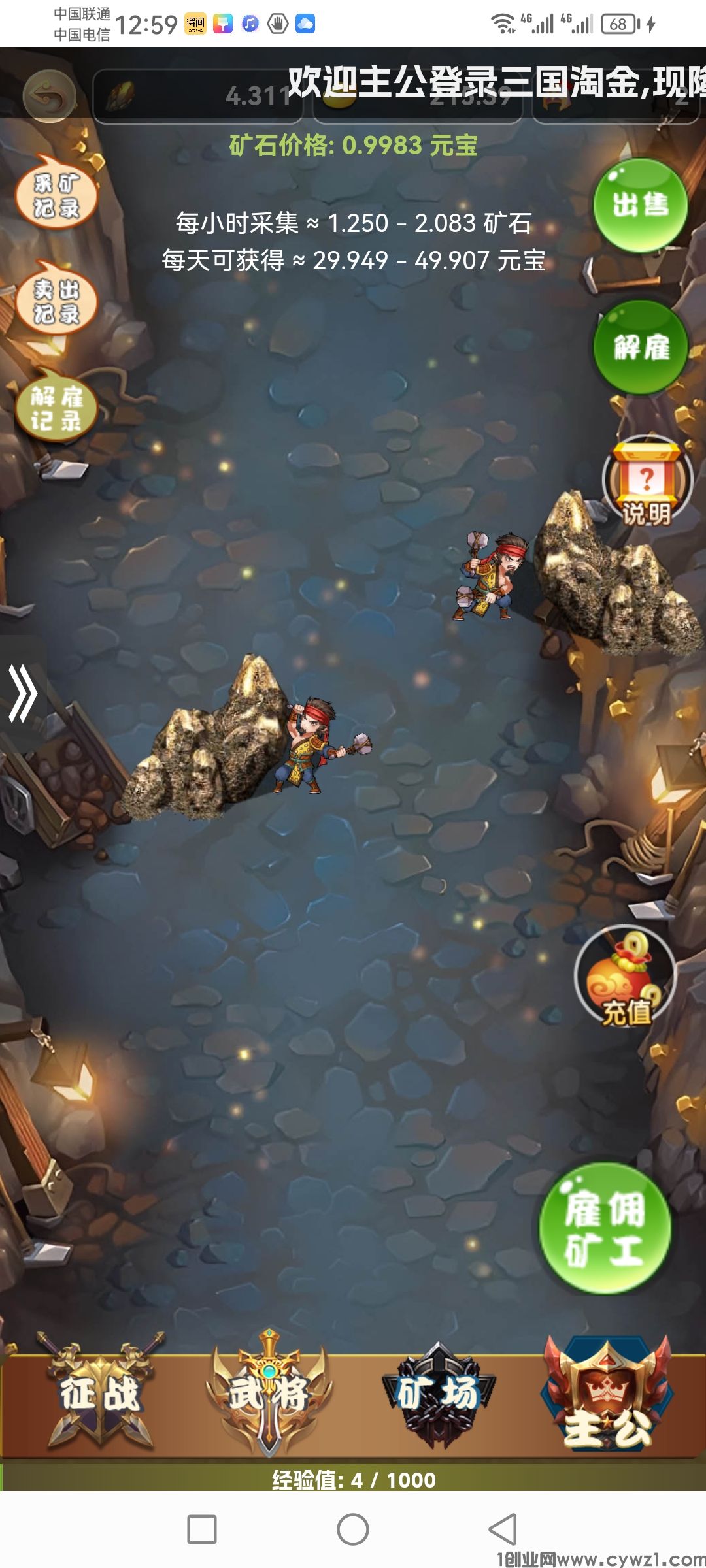This screenshot has height=1568, width=706.
Task: Tap the Android home circle button
Action: pyautogui.click(x=353, y=1529)
